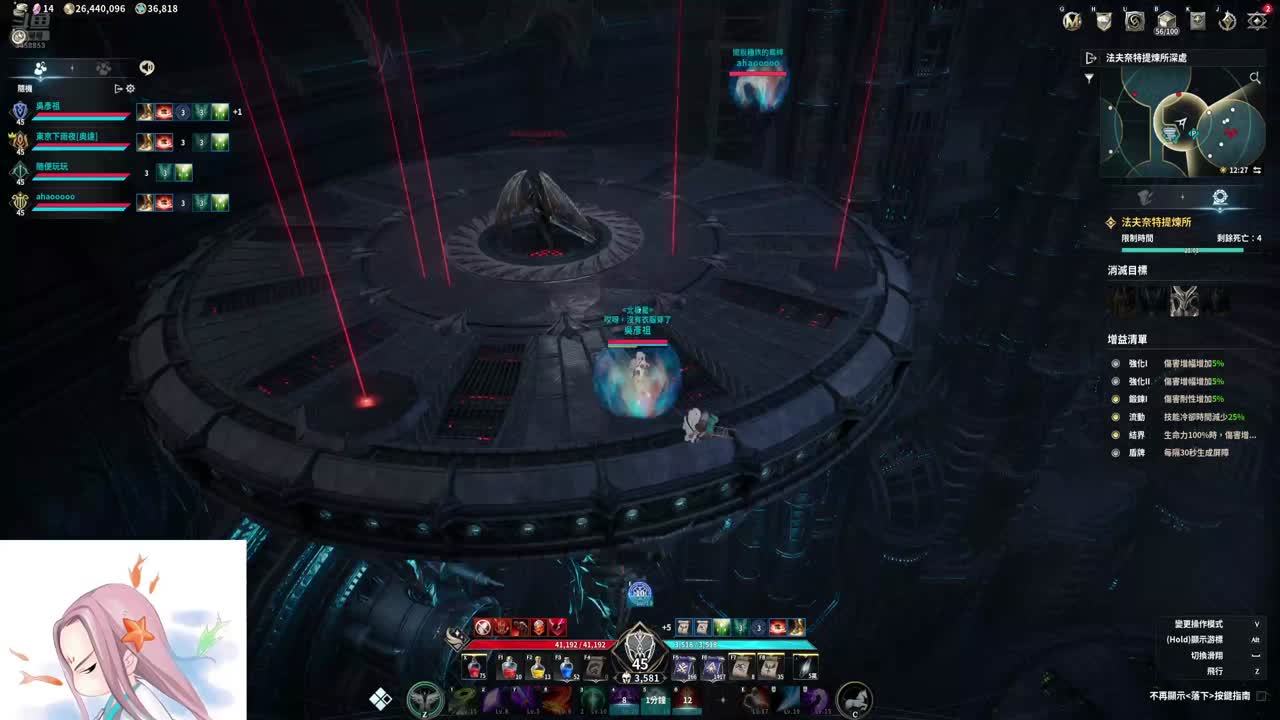This screenshot has width=1280, height=720.
Task: Toggle the voice chat speaker icon
Action: click(x=147, y=68)
